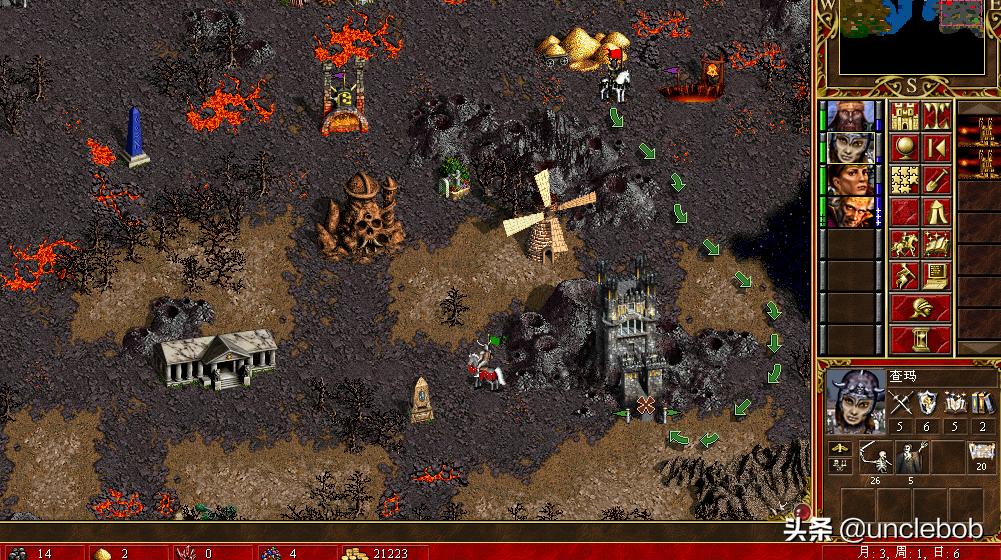Viewport: 1001px width, 560px height.
Task: Click the horseman move hero button
Action: (x=905, y=244)
